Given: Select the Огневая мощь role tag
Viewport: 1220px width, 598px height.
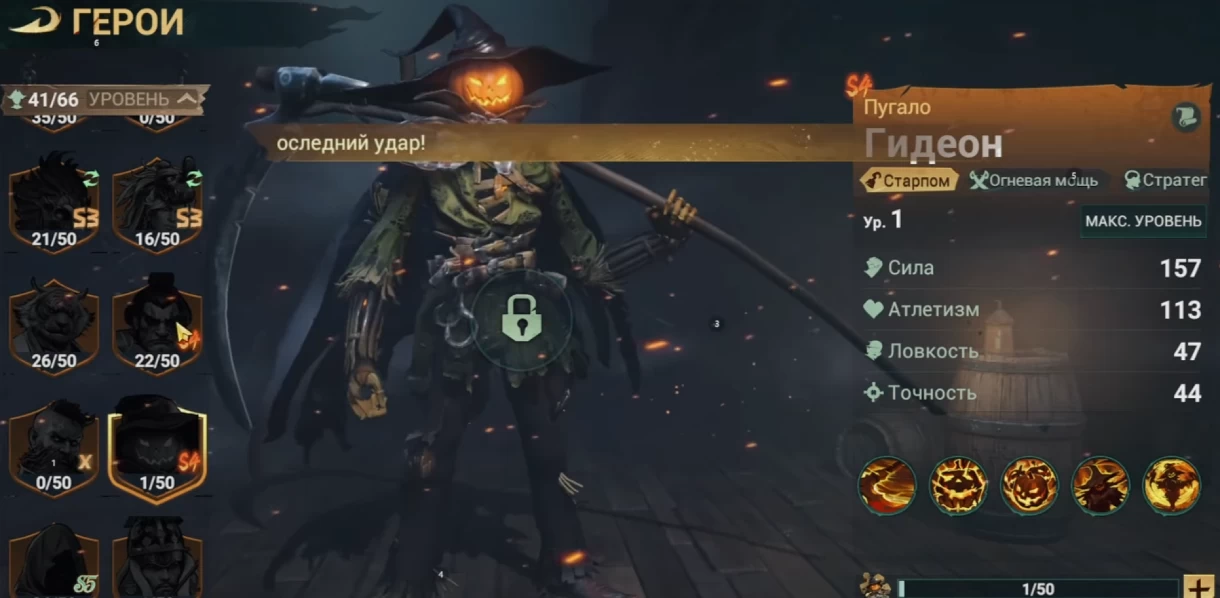Looking at the screenshot, I should click(1035, 180).
